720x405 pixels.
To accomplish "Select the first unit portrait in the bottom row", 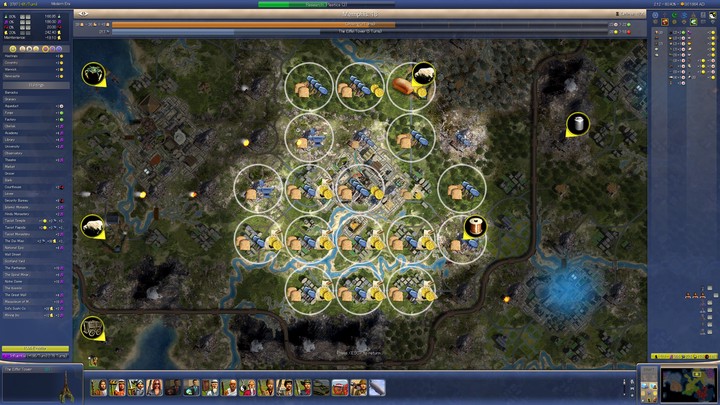I will 99,387.
